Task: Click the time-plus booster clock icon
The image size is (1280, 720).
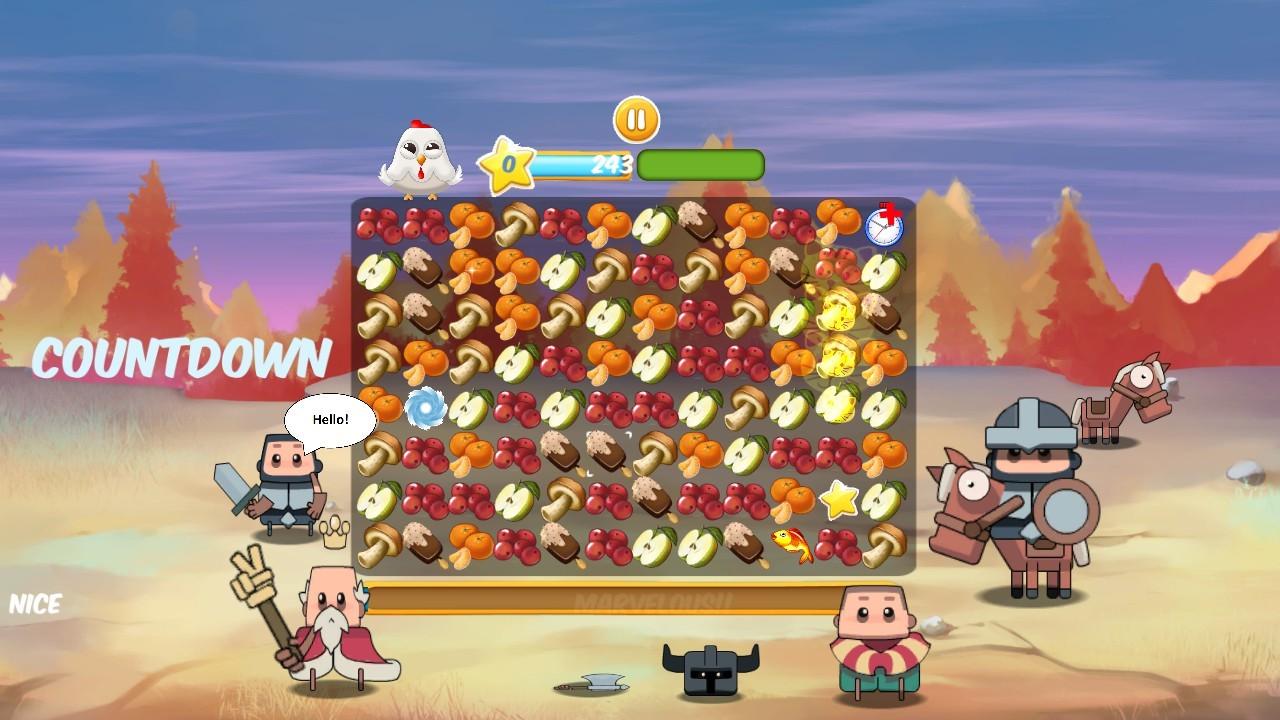Action: (x=884, y=229)
